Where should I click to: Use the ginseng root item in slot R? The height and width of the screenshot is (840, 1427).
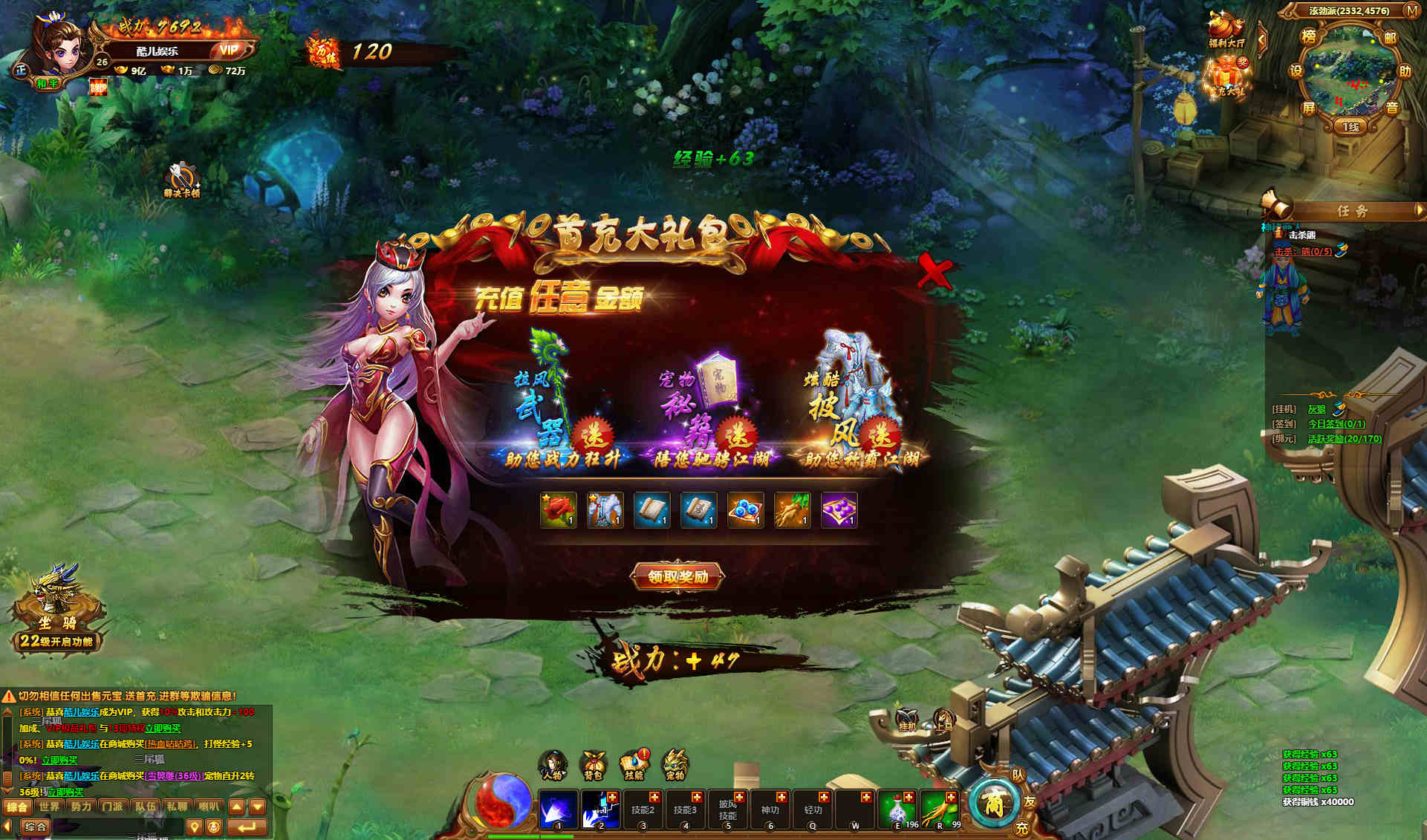[940, 810]
